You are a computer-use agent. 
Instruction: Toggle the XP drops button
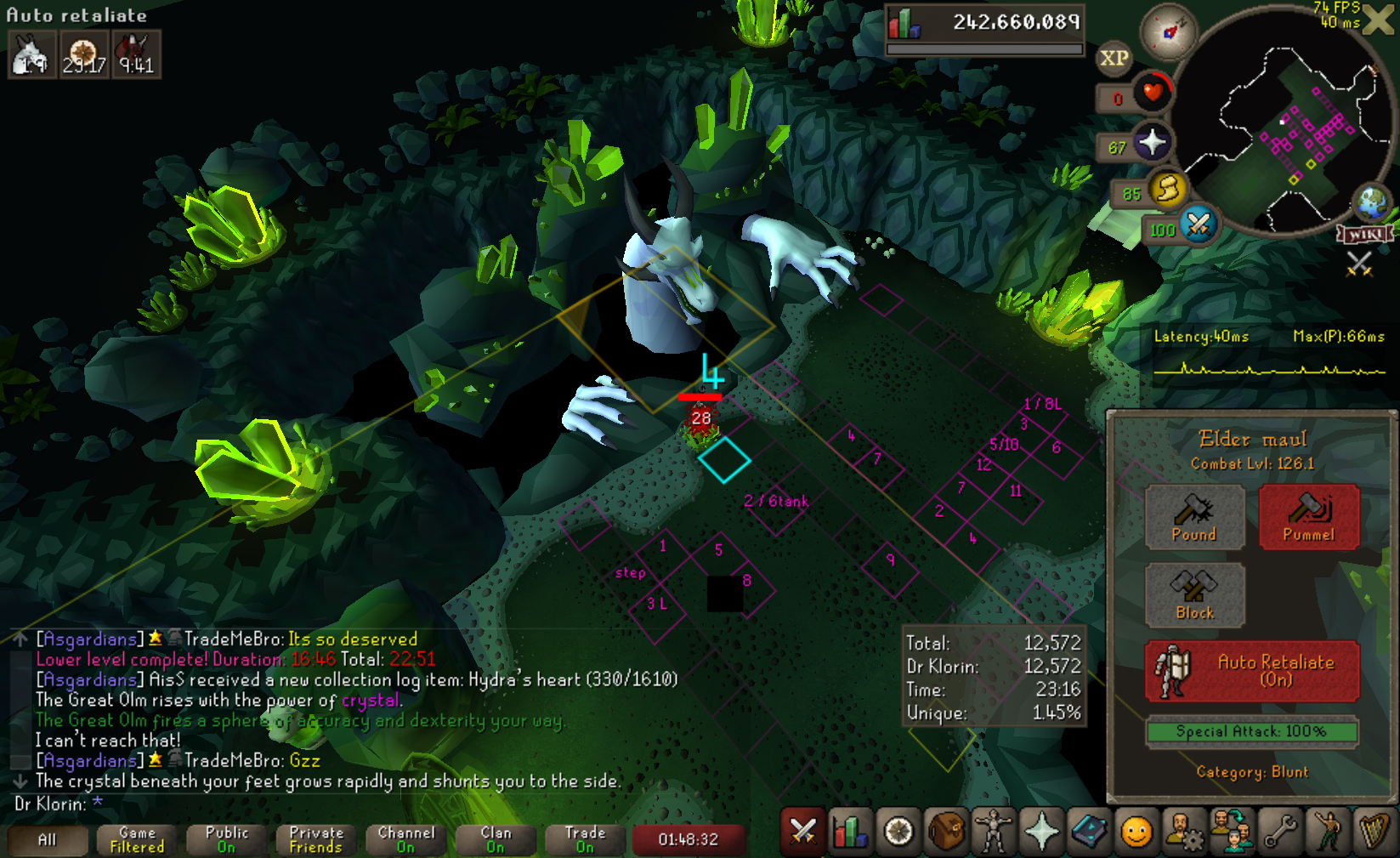click(x=1114, y=58)
